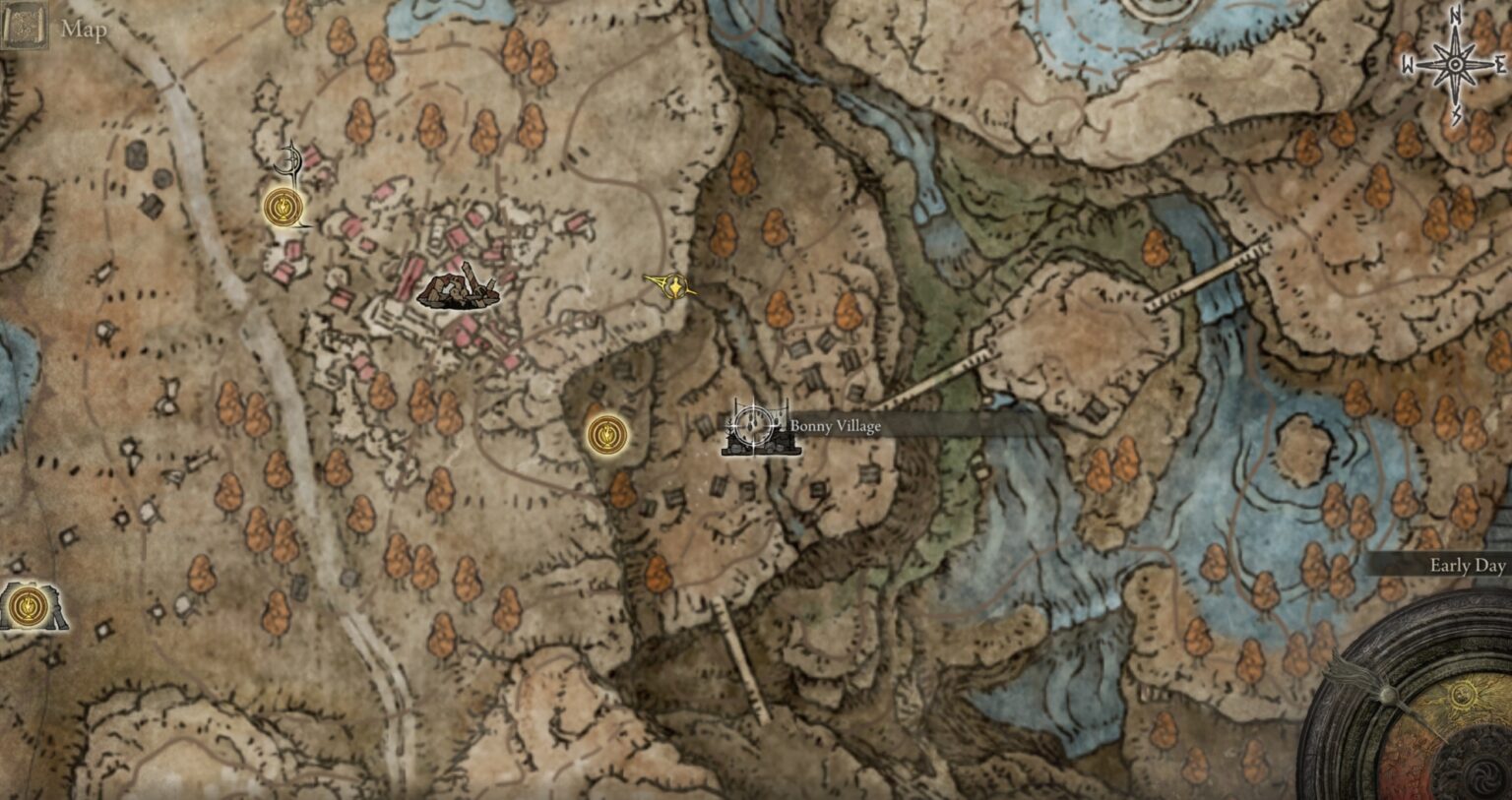
Task: Select the Bonny Village map label
Action: (x=836, y=425)
